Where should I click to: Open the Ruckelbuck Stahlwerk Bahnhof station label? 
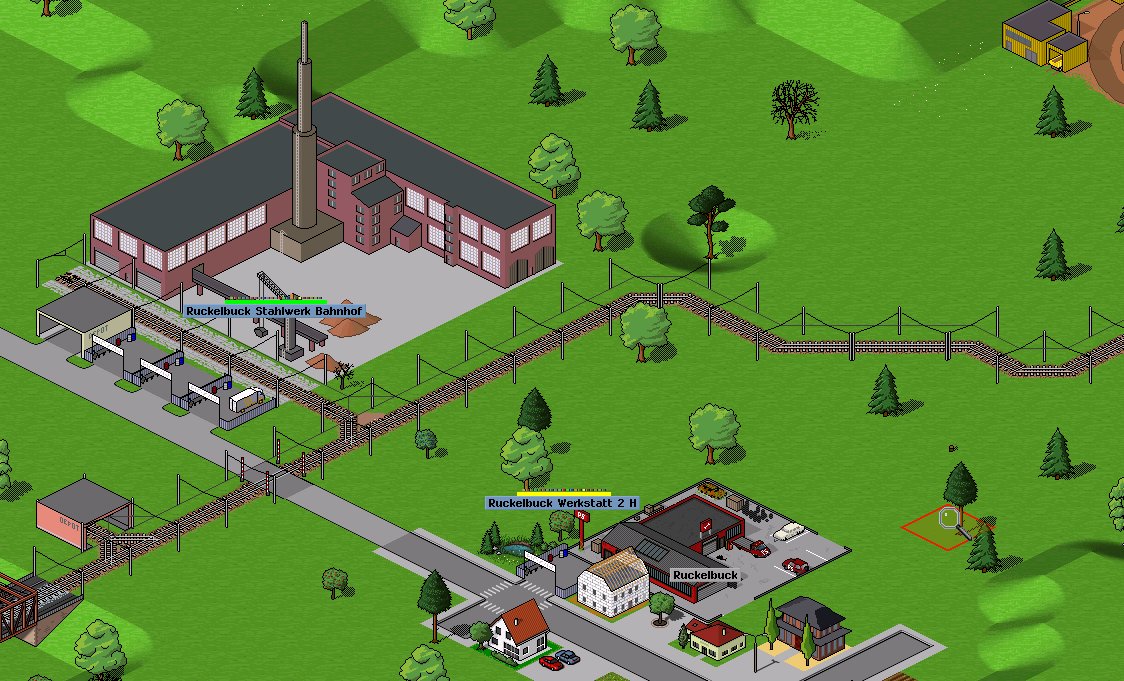click(275, 311)
